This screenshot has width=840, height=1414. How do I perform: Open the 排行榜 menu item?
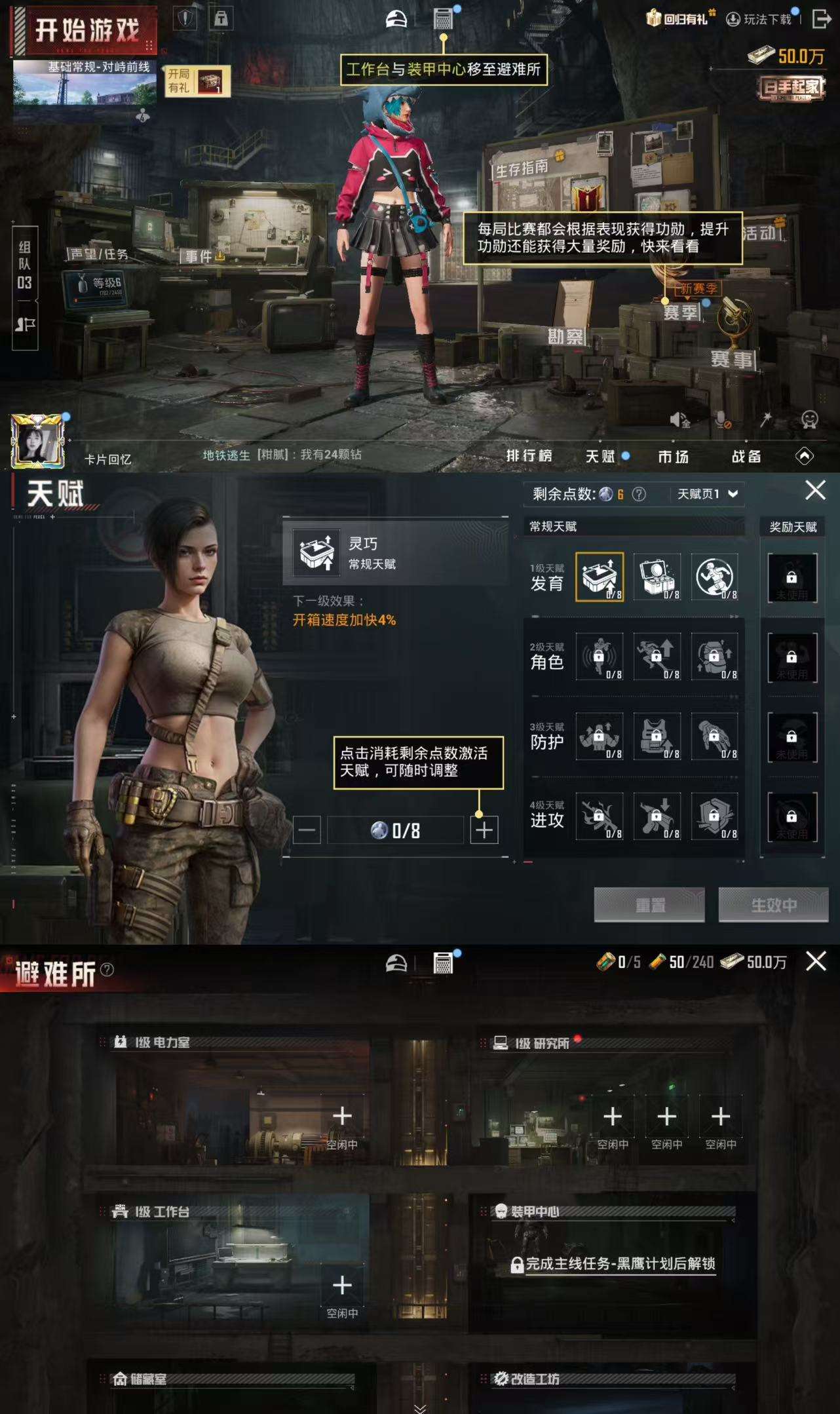click(531, 457)
